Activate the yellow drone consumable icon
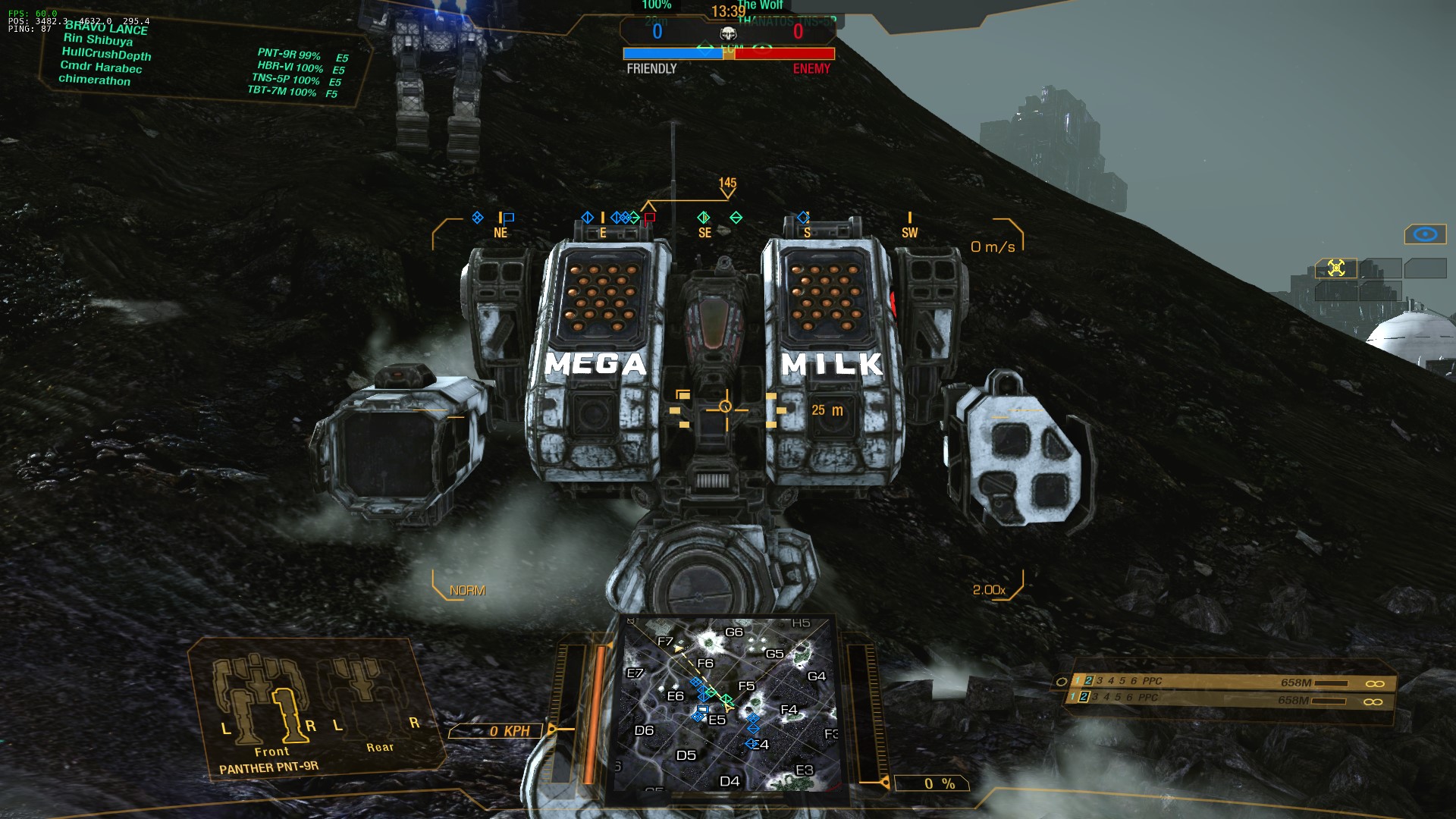This screenshot has height=819, width=1456. tap(1336, 268)
